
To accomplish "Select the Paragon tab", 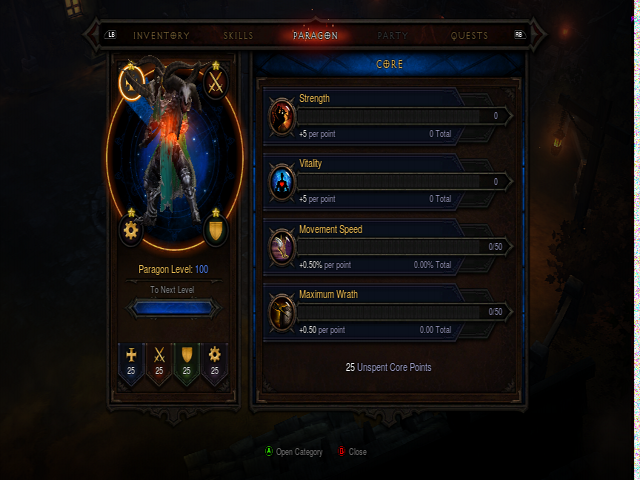I will coord(315,35).
